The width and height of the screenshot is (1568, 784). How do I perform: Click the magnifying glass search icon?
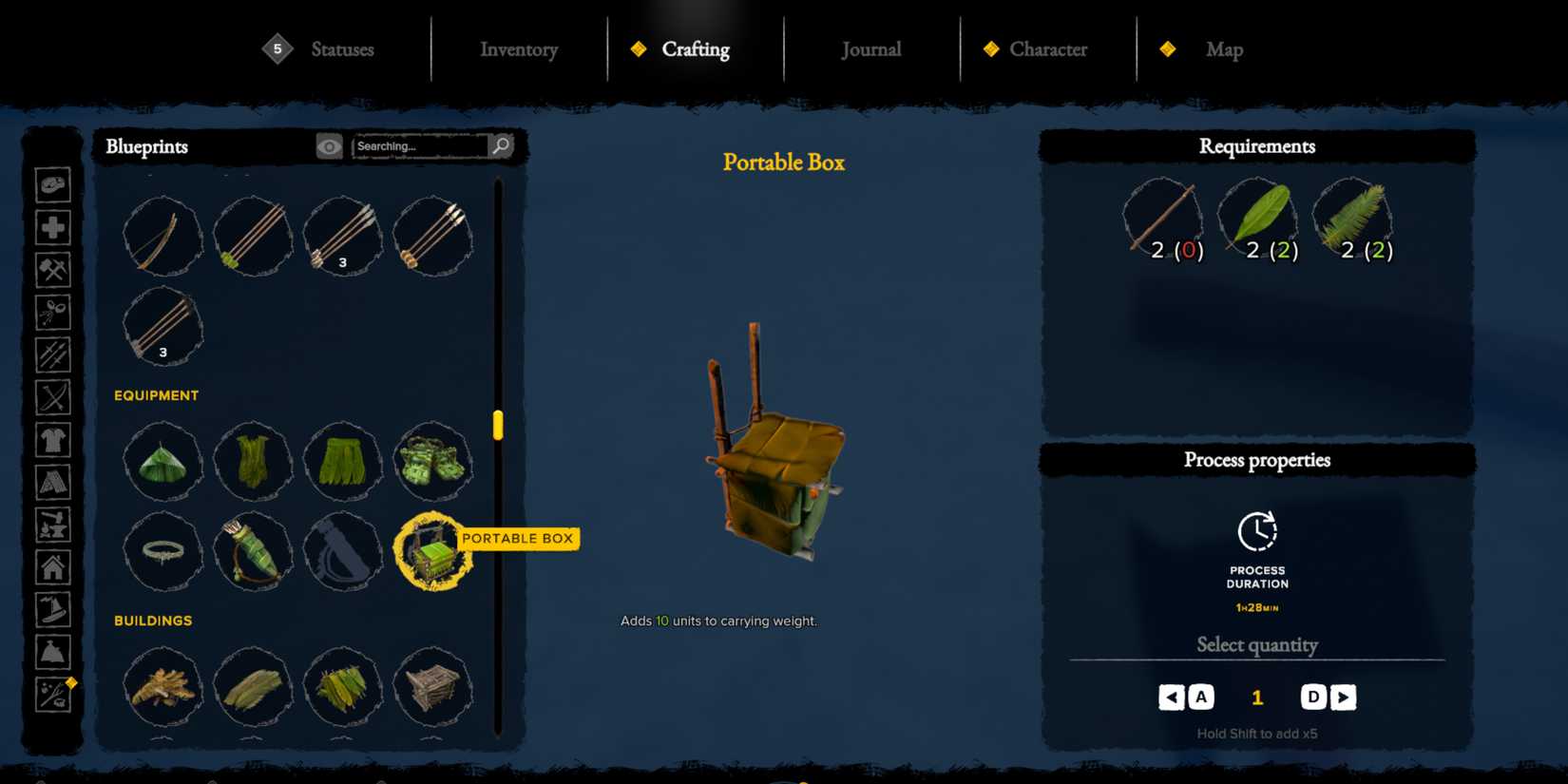click(501, 146)
